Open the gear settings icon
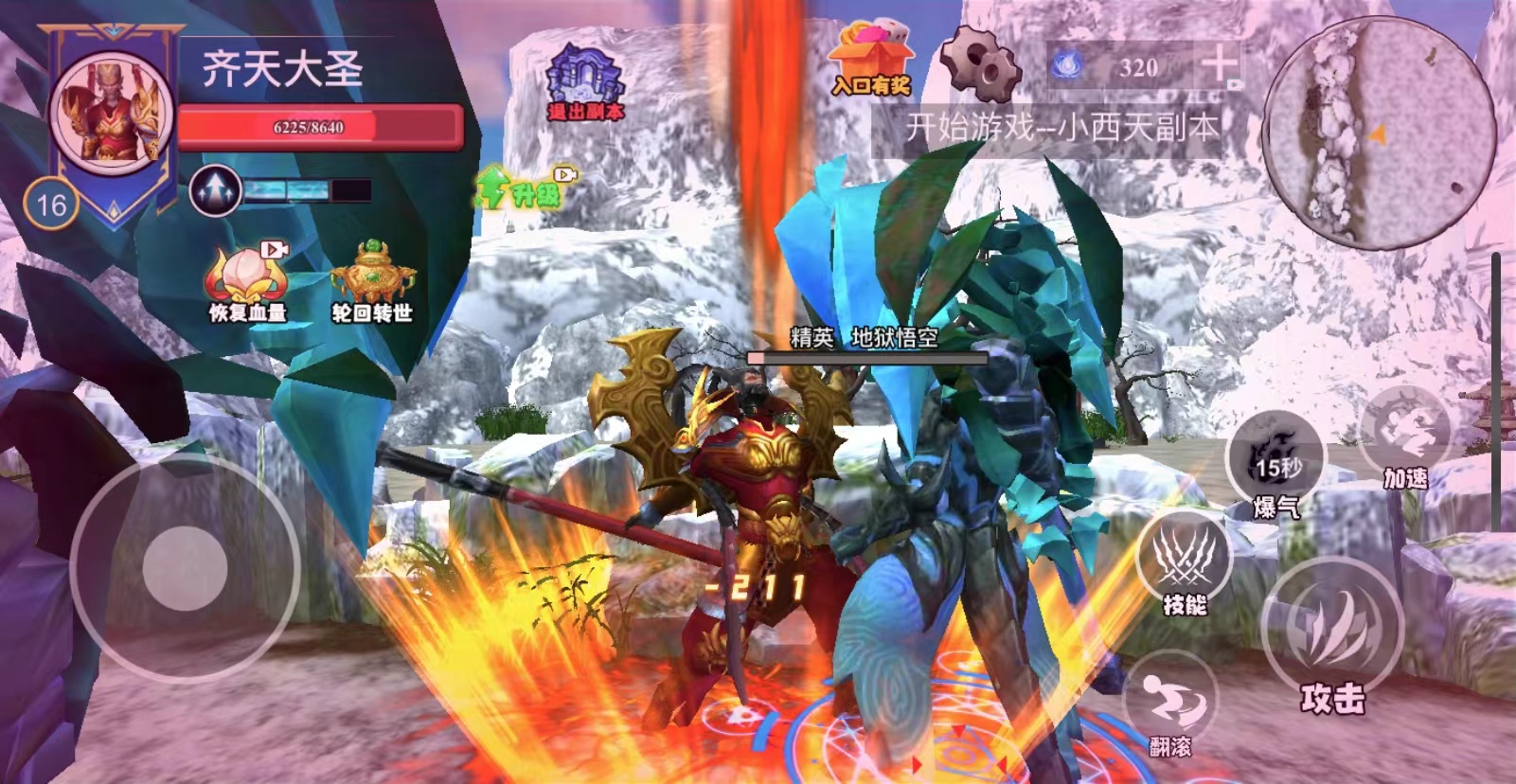This screenshot has height=784, width=1516. click(980, 64)
